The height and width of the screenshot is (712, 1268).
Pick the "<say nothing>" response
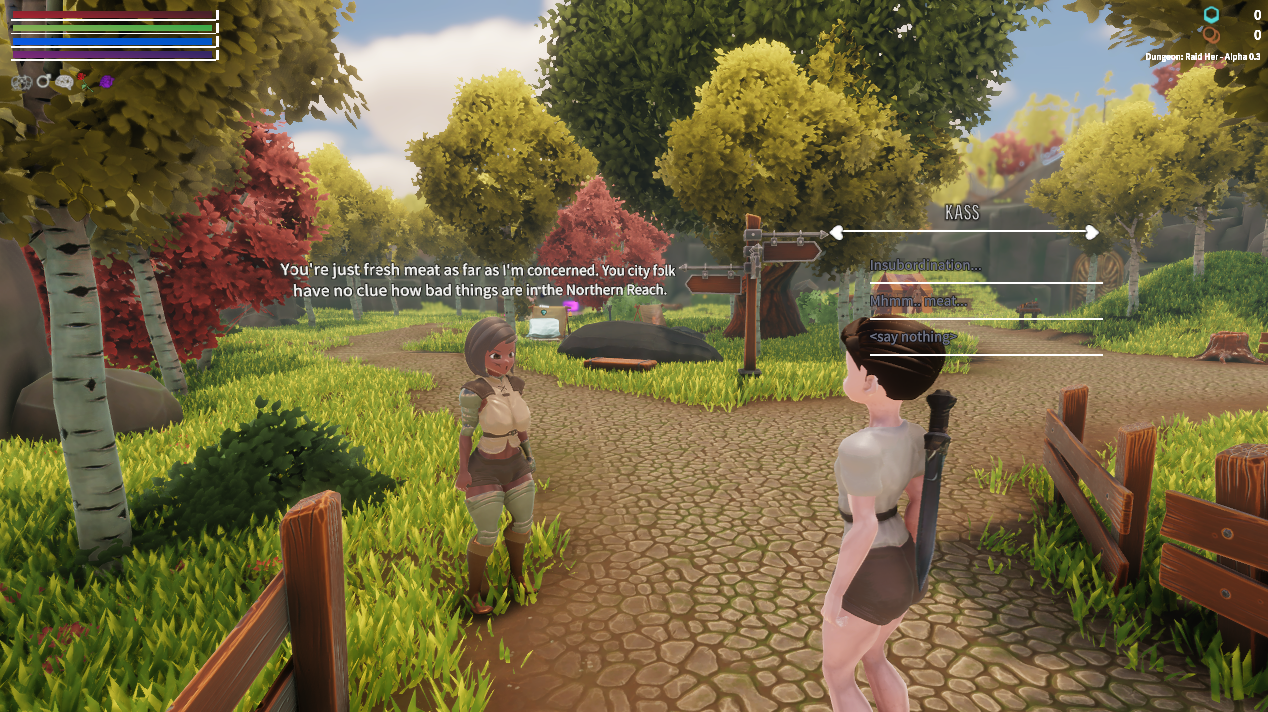click(913, 338)
